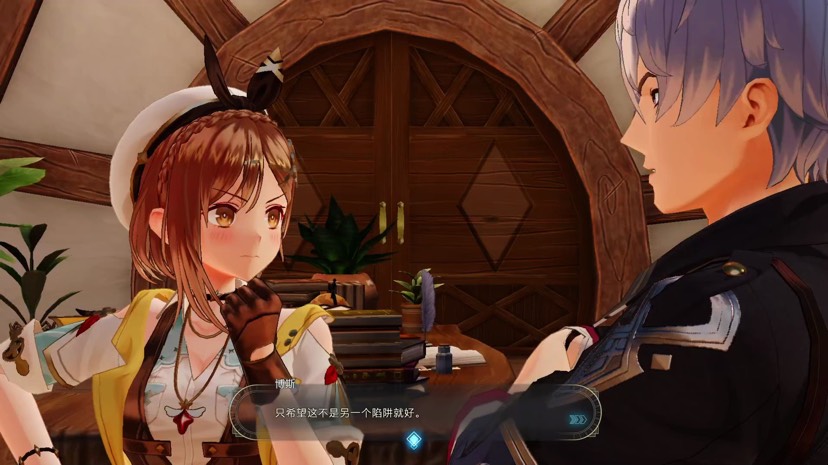
Task: Advance the dialogue box spoken by 博斯
Action: [x=400, y=412]
